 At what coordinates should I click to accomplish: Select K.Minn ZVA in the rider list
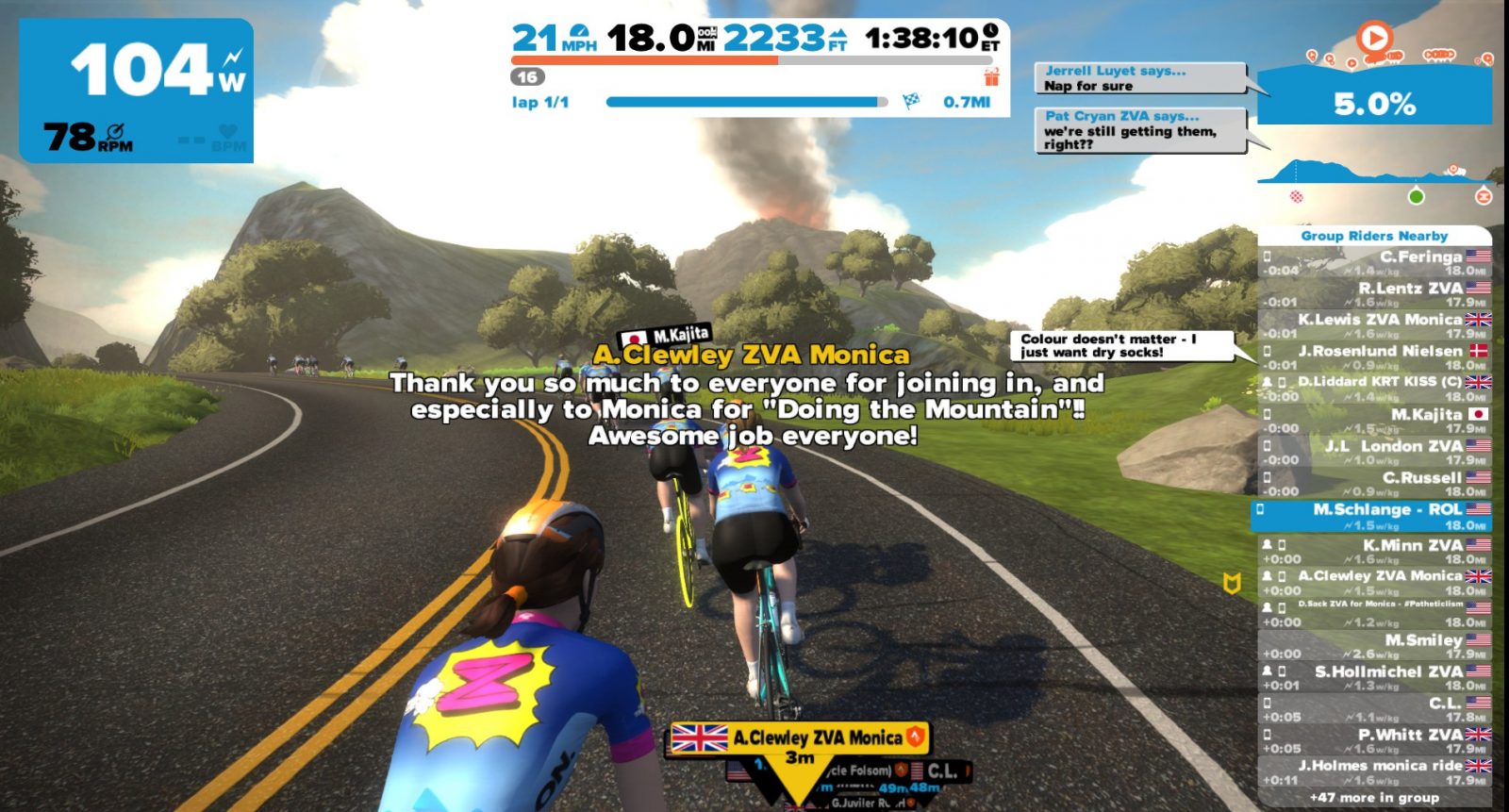[x=1375, y=552]
